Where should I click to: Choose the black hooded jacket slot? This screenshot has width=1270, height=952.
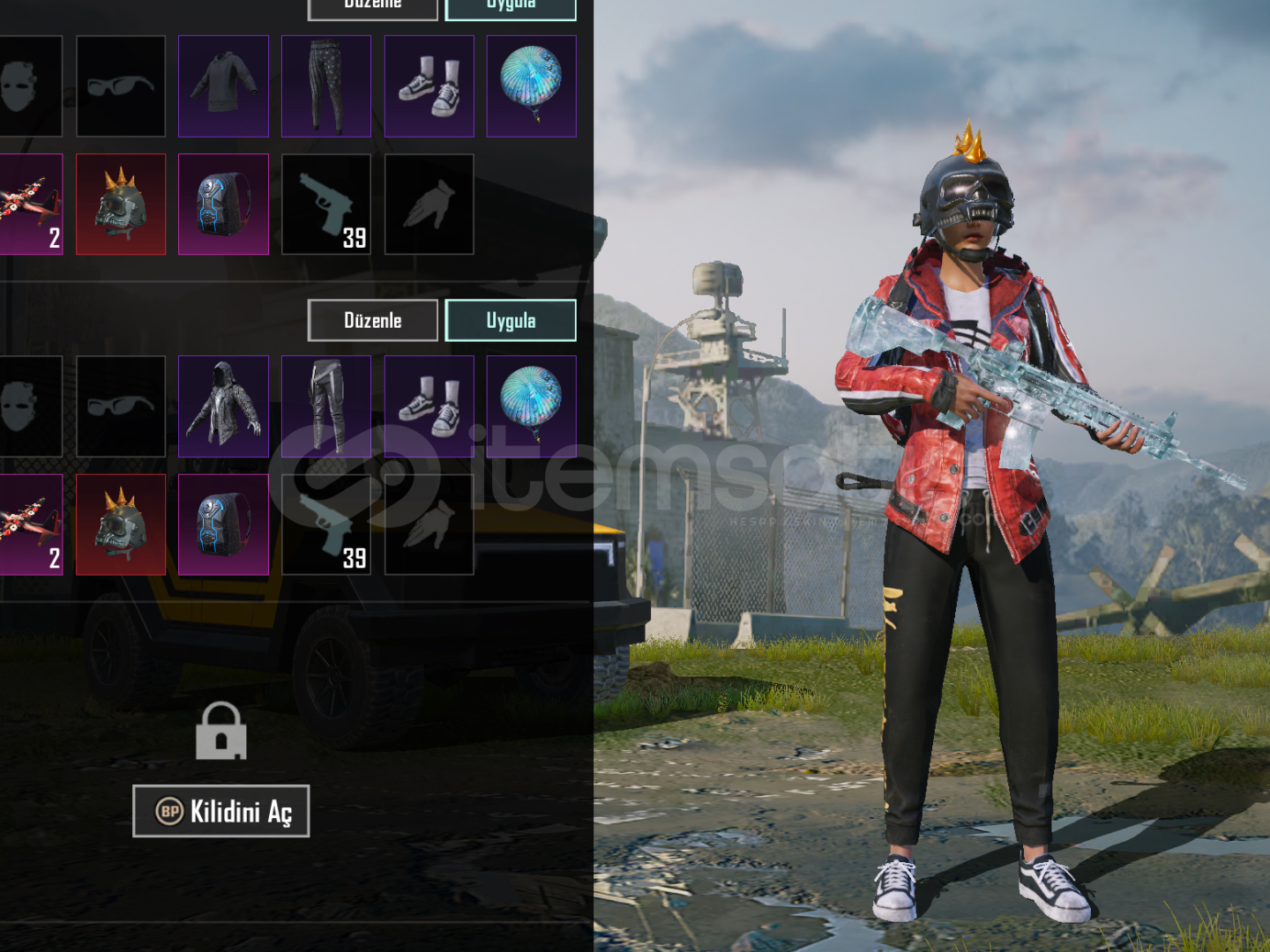tap(223, 406)
